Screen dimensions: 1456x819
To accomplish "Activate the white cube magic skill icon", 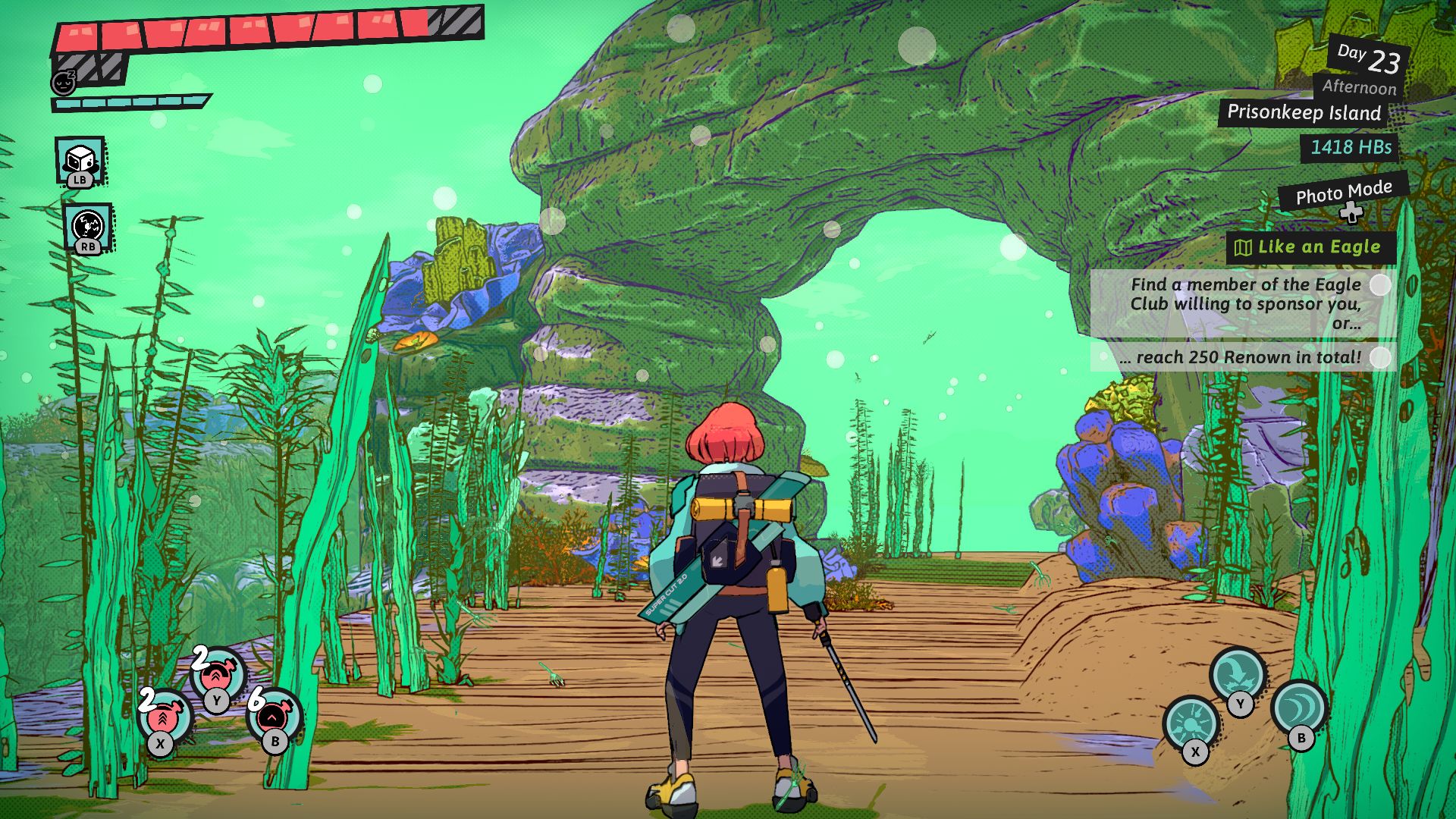I will point(80,160).
